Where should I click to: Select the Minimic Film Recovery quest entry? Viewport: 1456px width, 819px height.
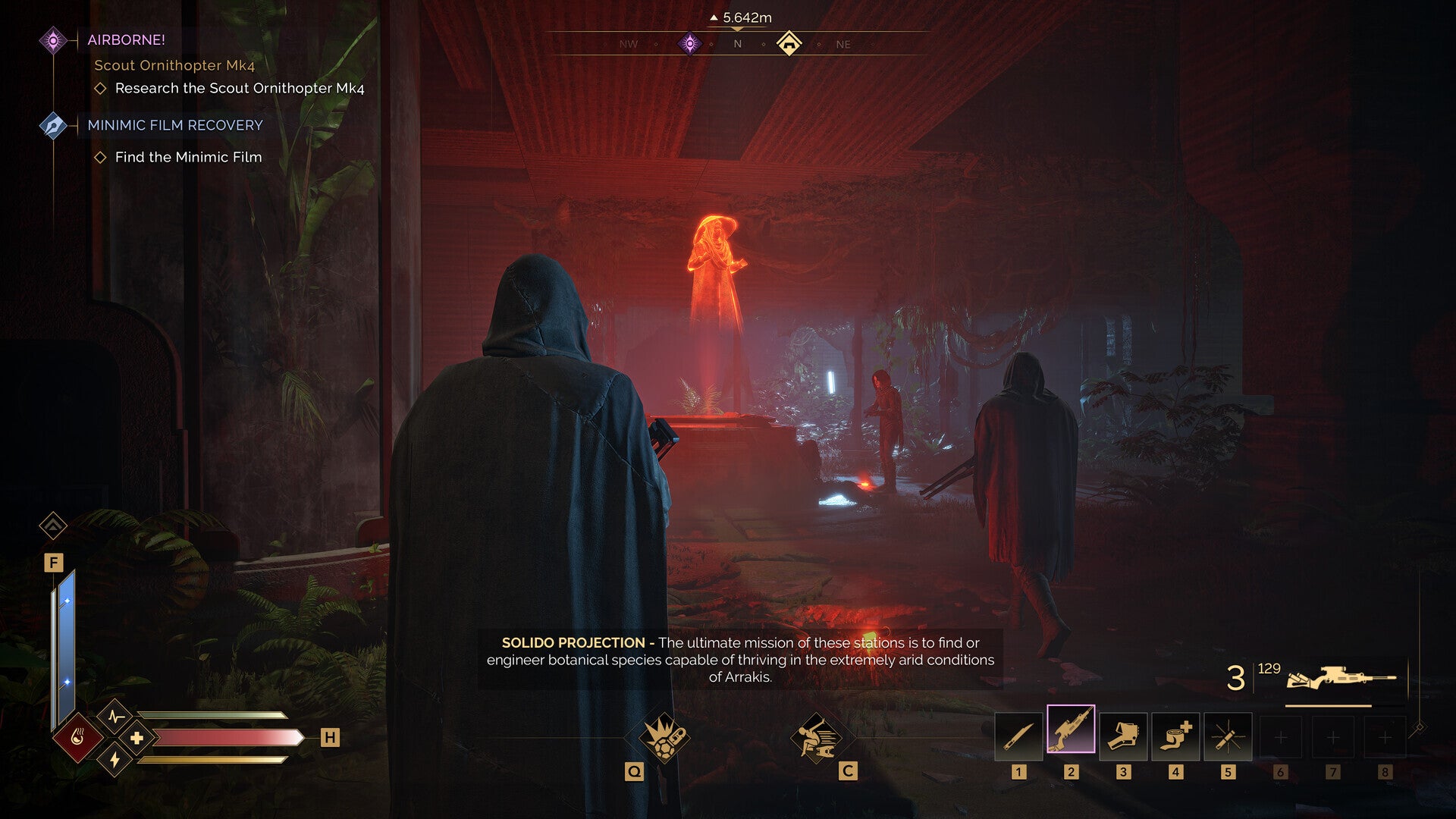click(x=174, y=125)
